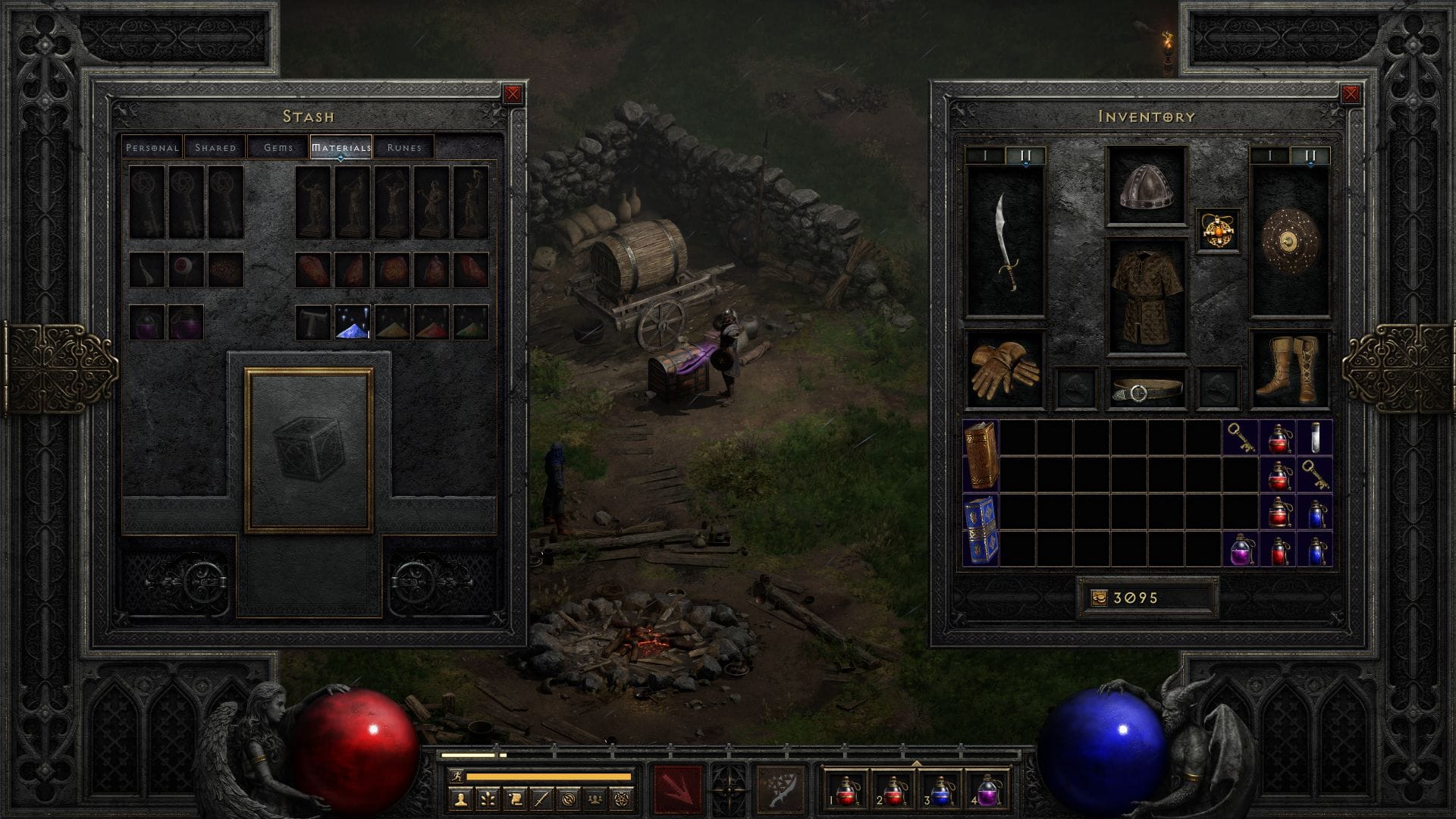
Task: Switch to the Personal stash tab
Action: coord(152,147)
